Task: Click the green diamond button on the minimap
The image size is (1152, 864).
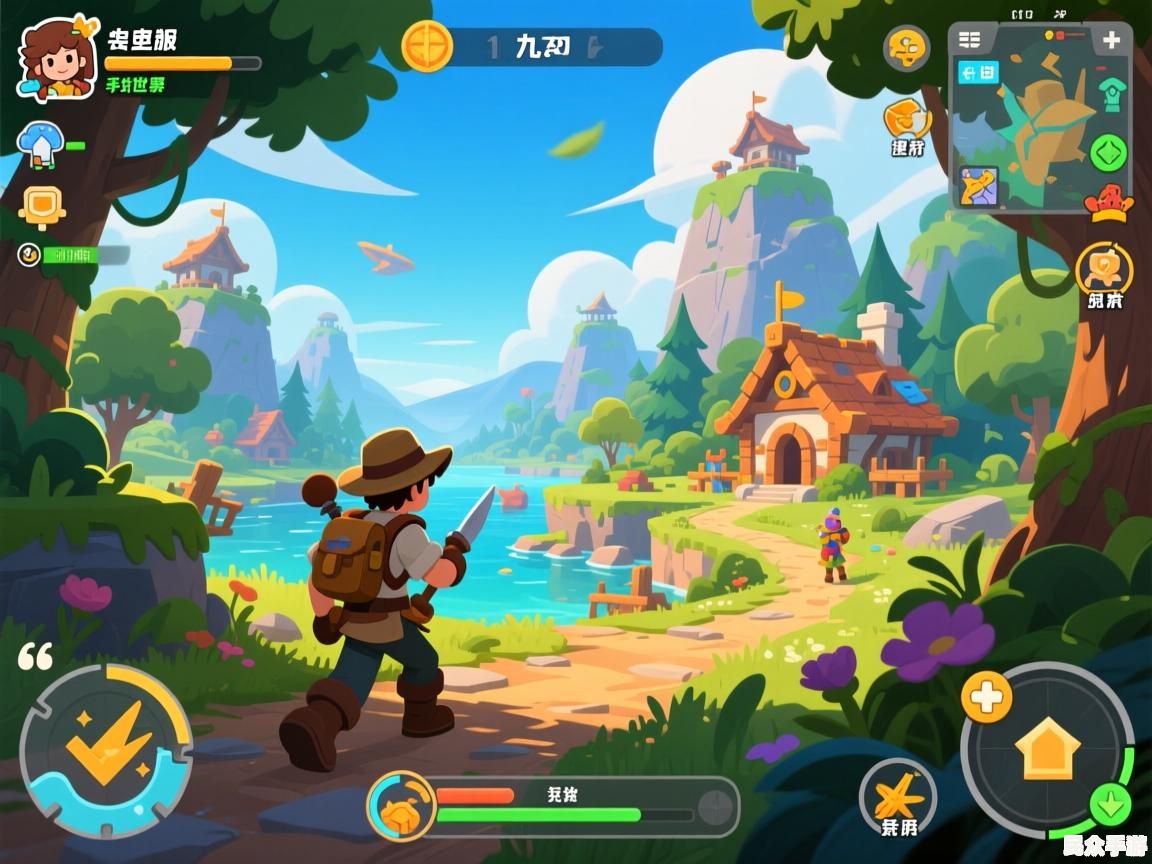Action: pos(1108,153)
